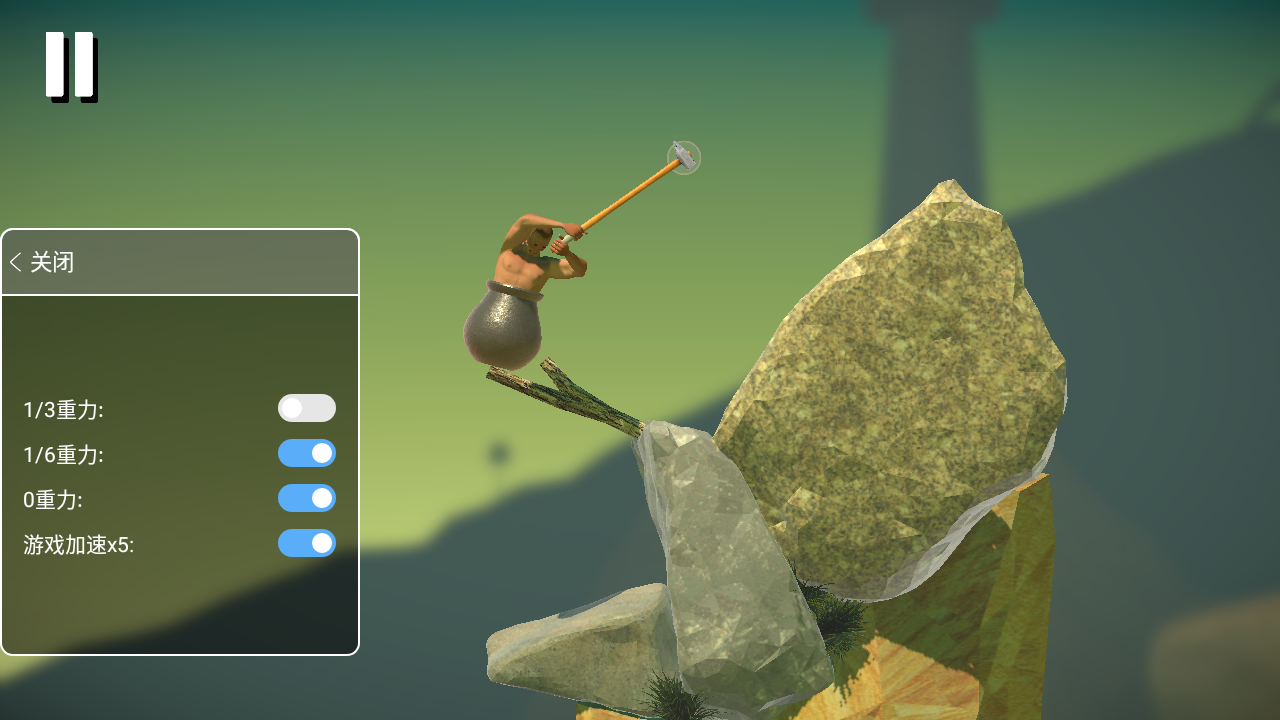Close the cheat panel via 关闭
Screen dimensions: 1280x720
43,263
